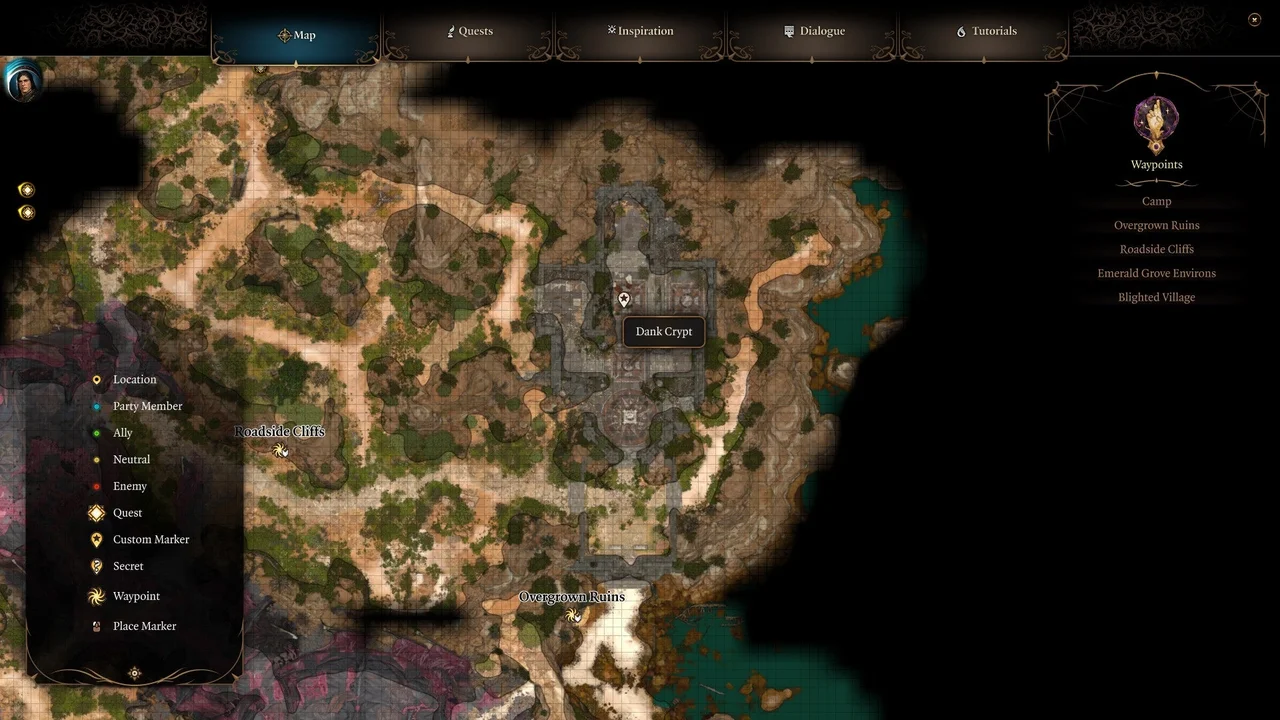Close the map screen with the X button
This screenshot has height=720, width=1280.
(1254, 19)
